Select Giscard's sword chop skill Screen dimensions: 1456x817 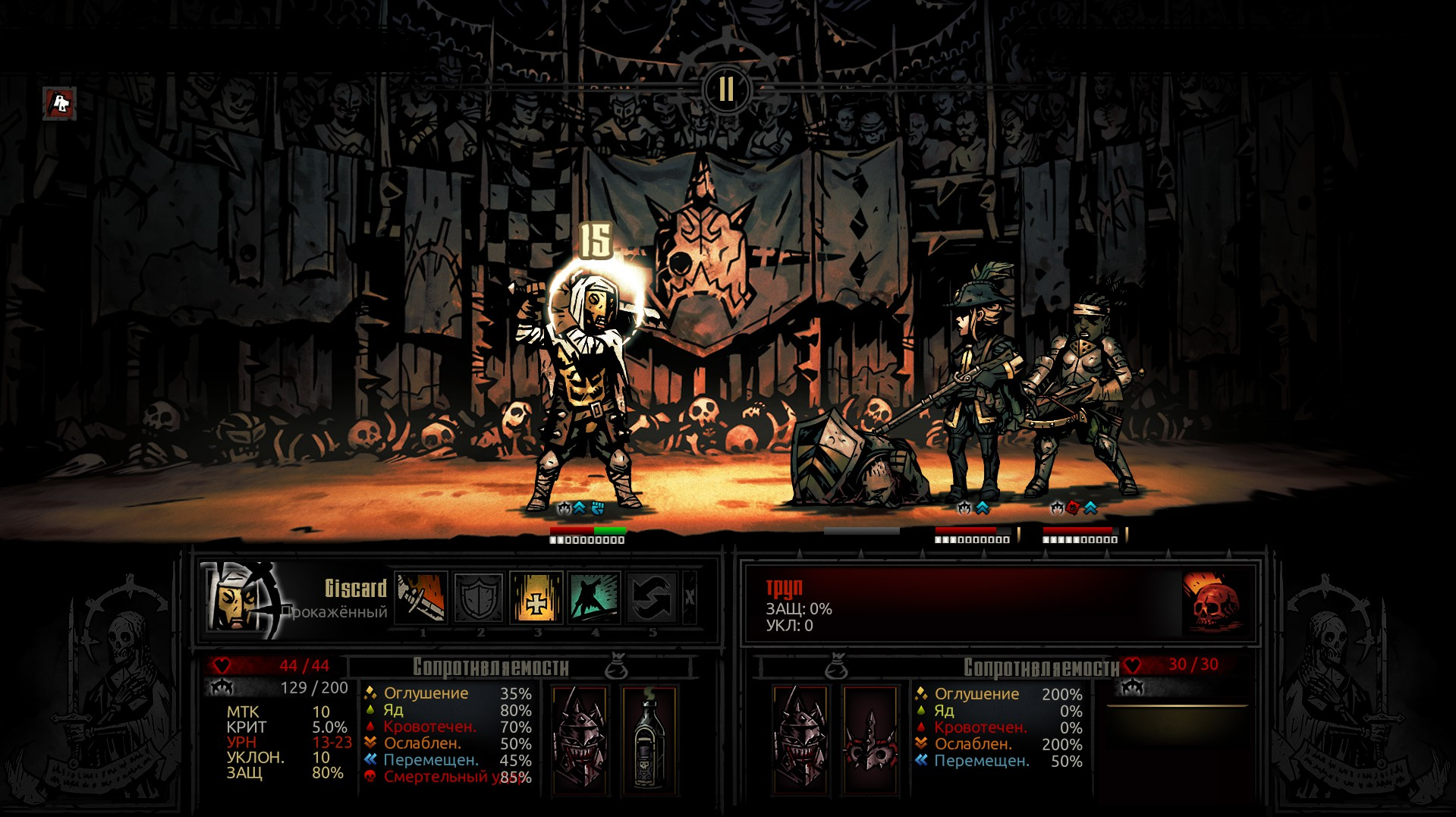click(x=421, y=597)
